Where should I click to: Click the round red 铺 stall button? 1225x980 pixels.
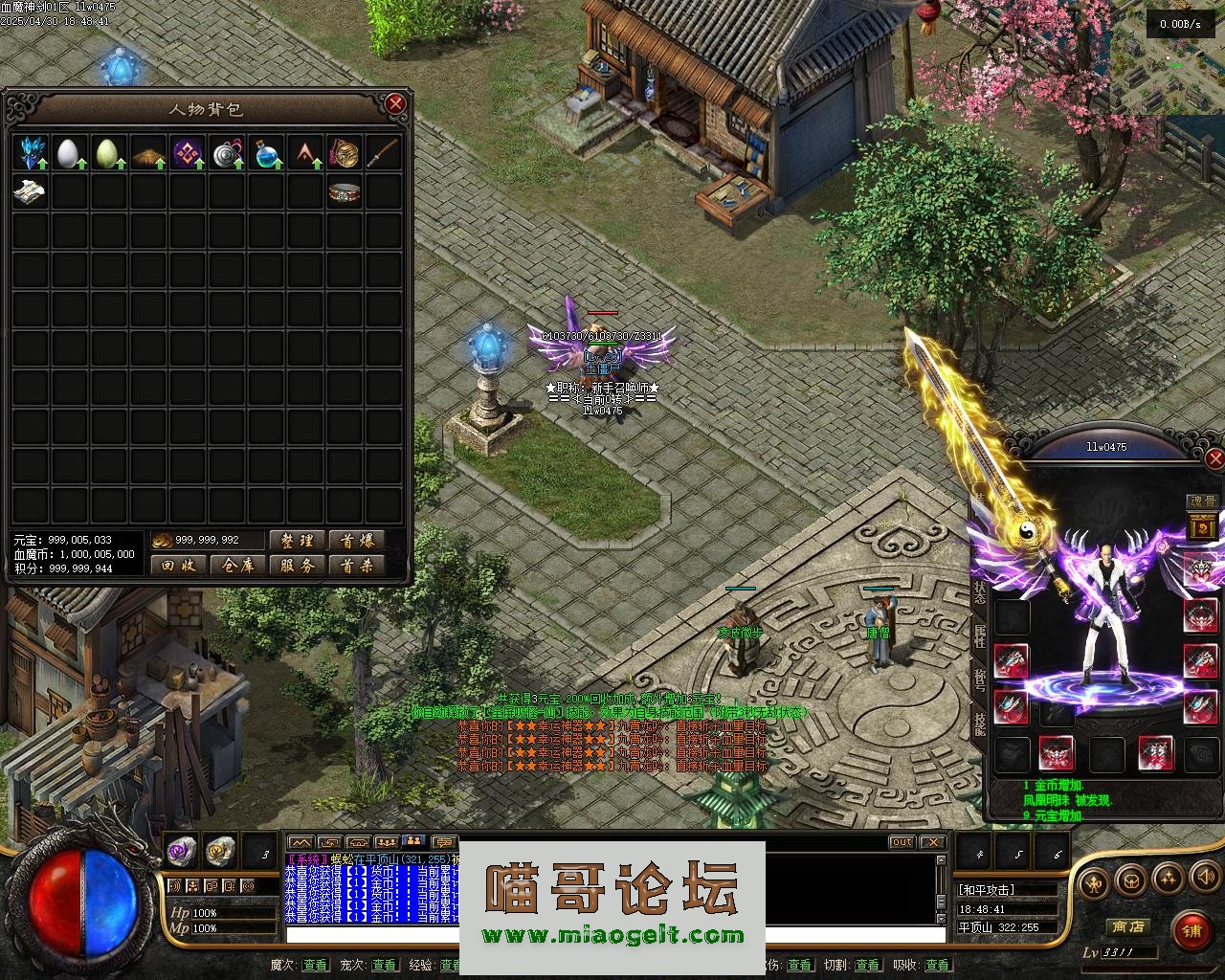click(1192, 928)
